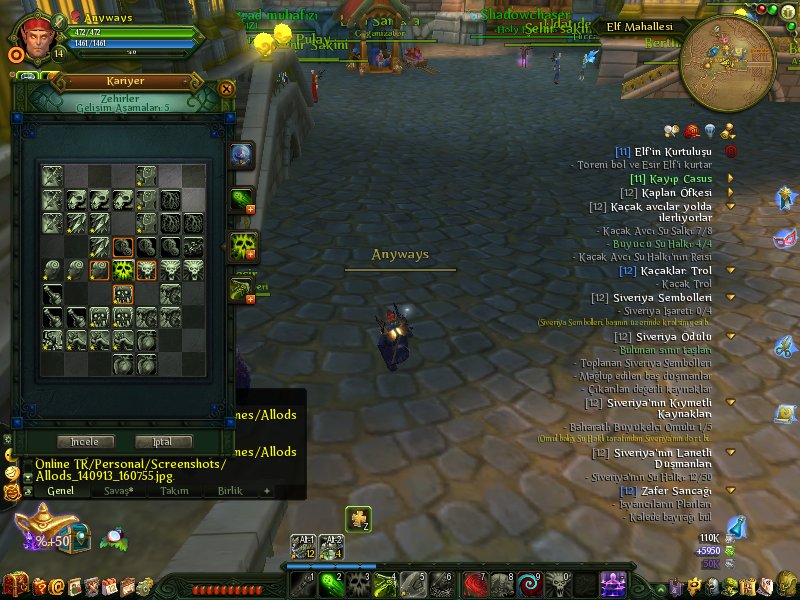Select the blue orb side tab
The height and width of the screenshot is (600, 800).
[241, 155]
